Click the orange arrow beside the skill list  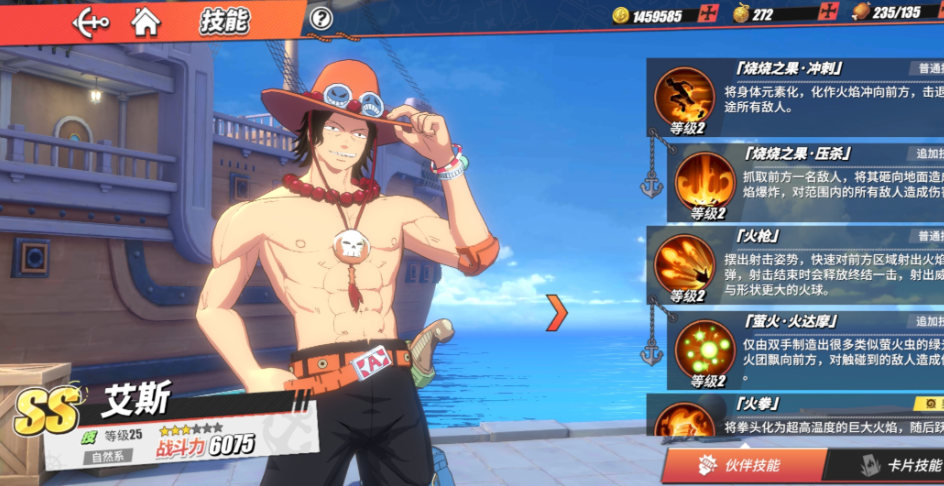(557, 313)
